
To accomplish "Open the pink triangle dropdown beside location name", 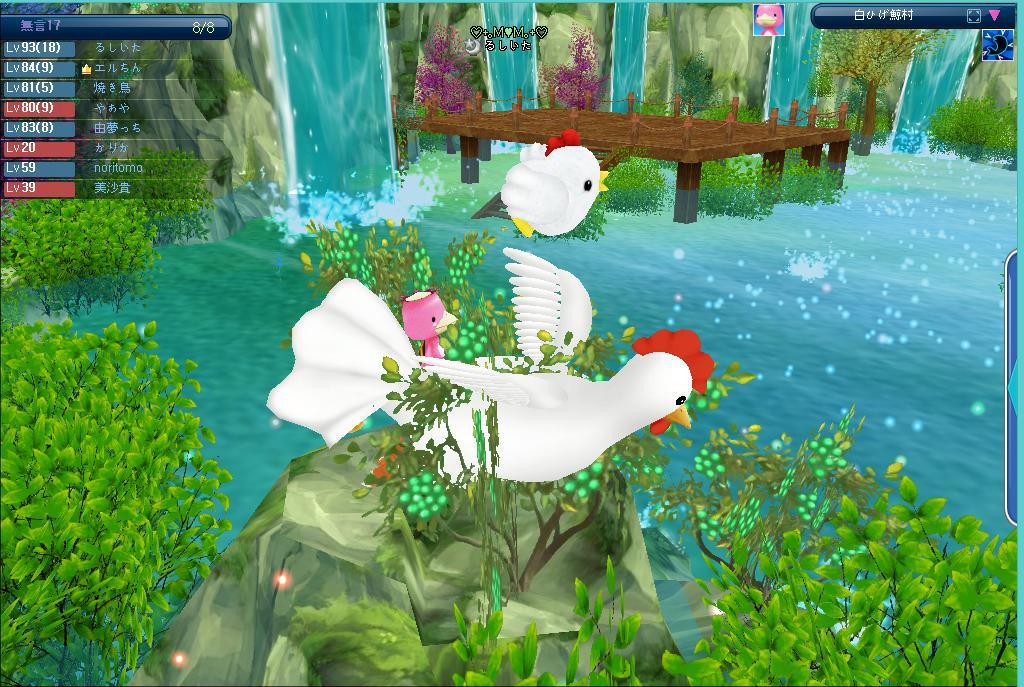I will point(995,15).
